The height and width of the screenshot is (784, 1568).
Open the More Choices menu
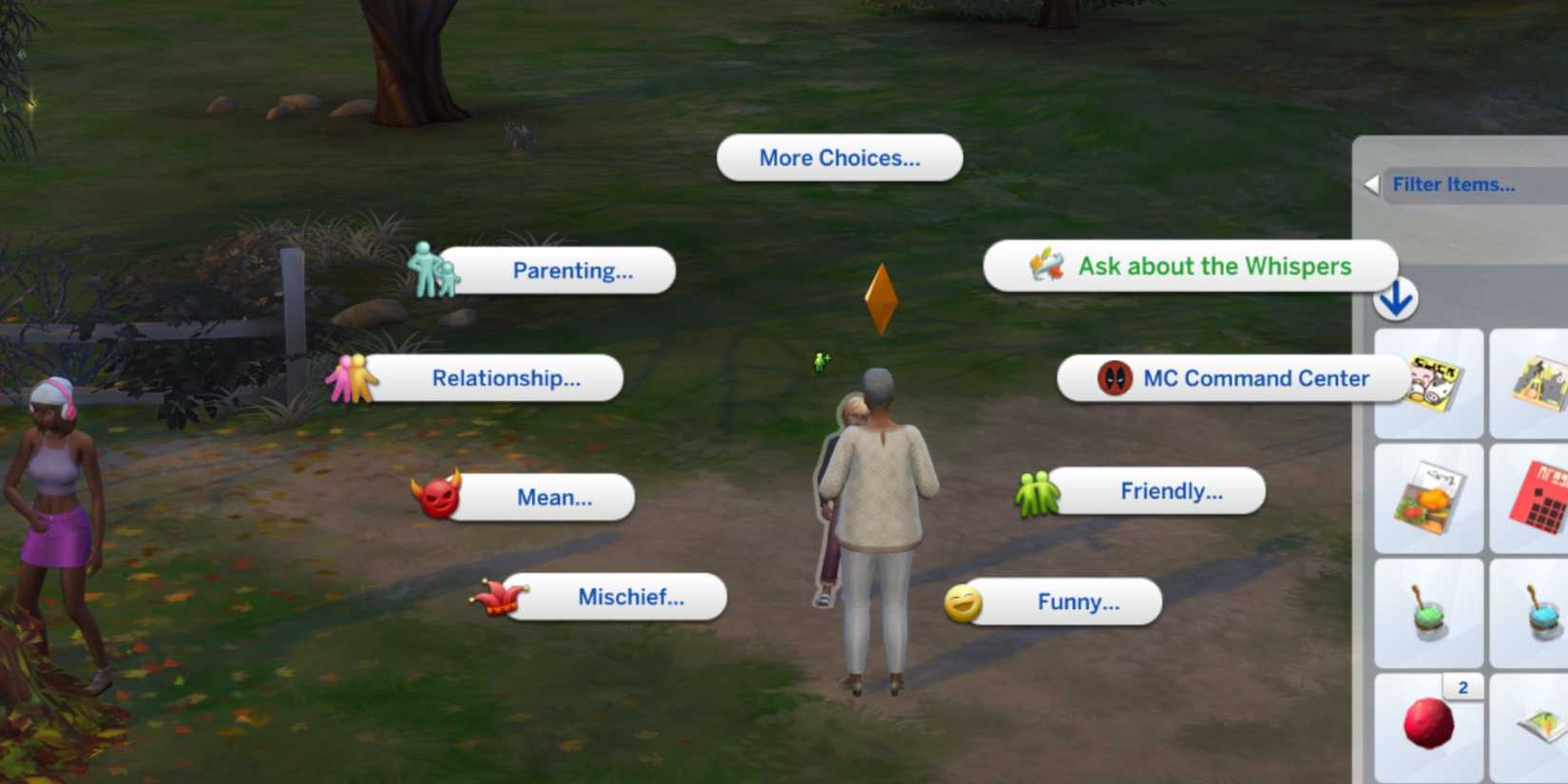(x=838, y=158)
